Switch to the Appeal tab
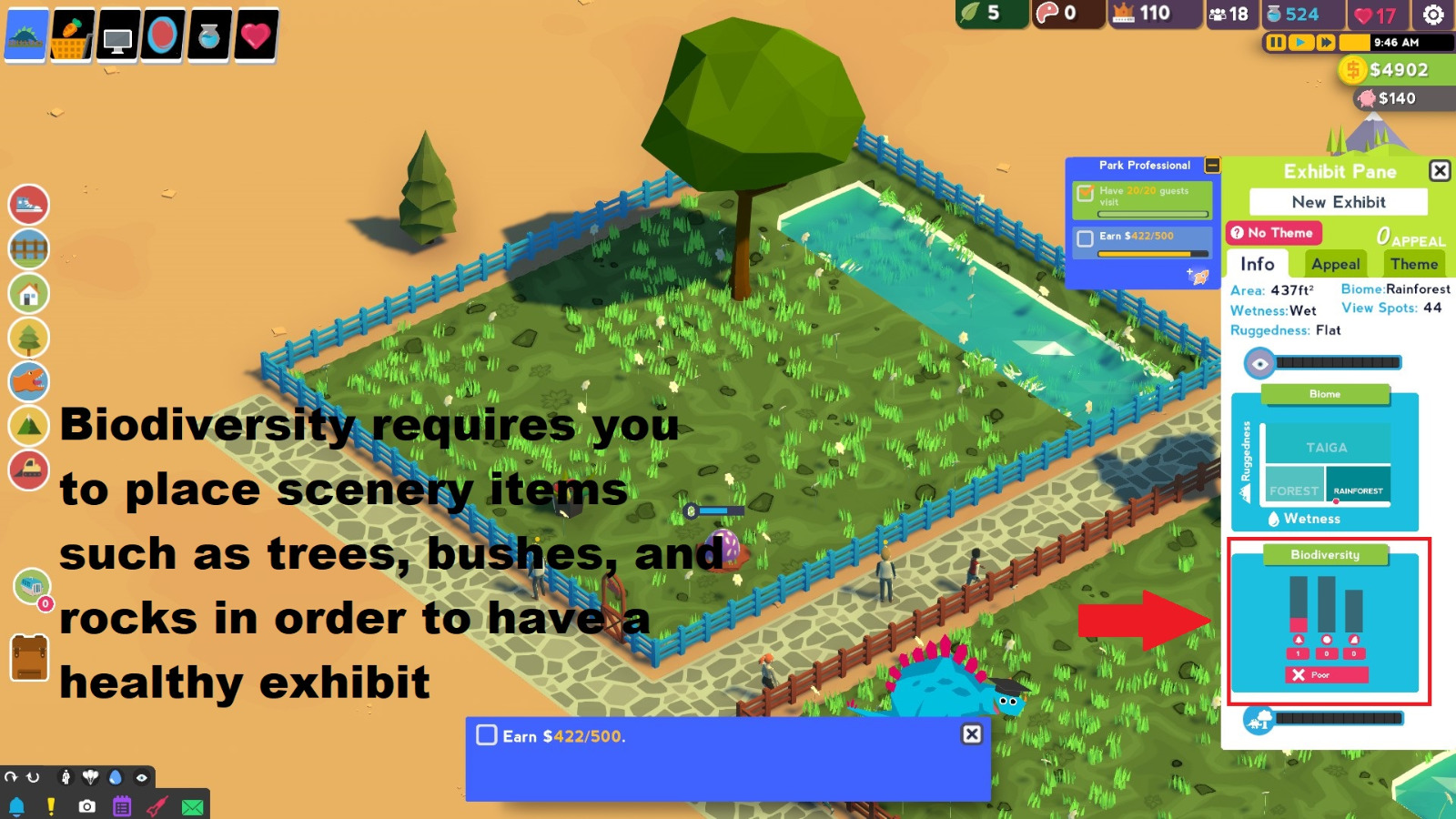Viewport: 1456px width, 819px height. tap(1335, 264)
